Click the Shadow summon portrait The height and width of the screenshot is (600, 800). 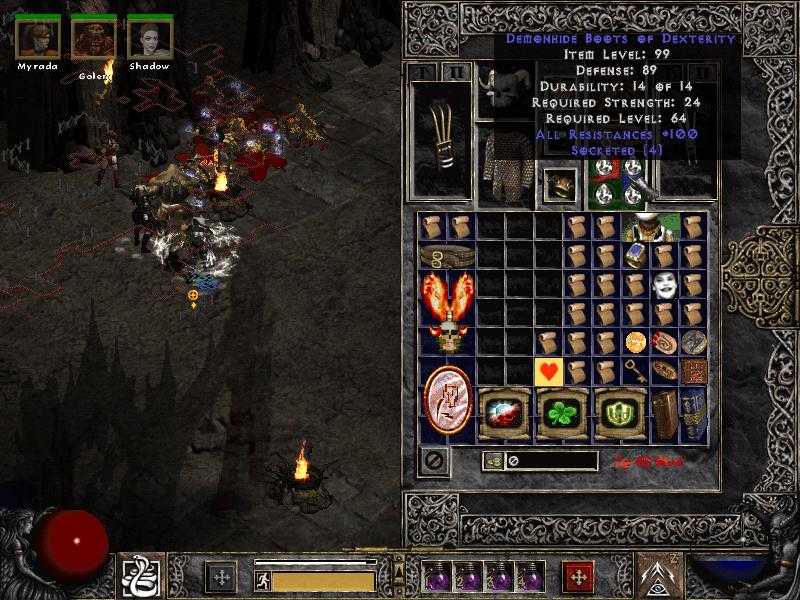tap(150, 38)
